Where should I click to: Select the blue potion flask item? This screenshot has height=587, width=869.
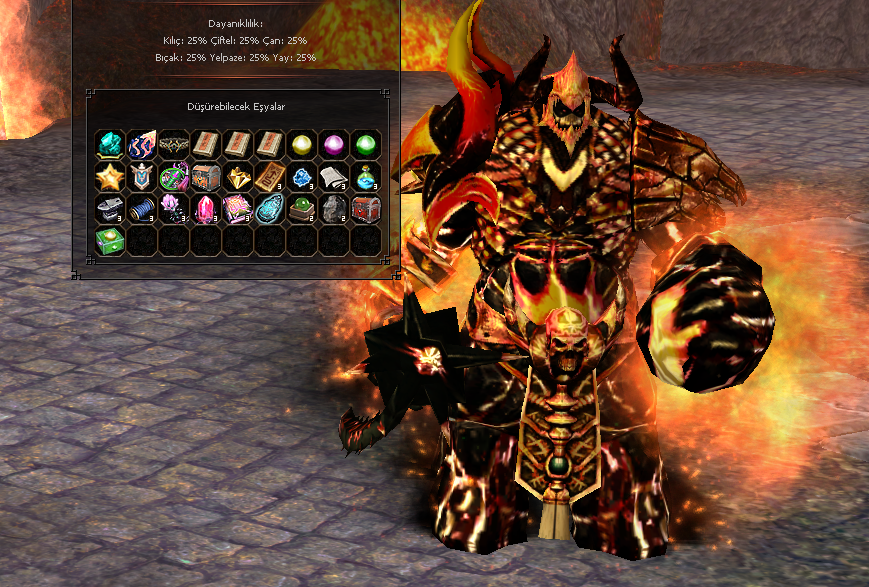pyautogui.click(x=366, y=177)
